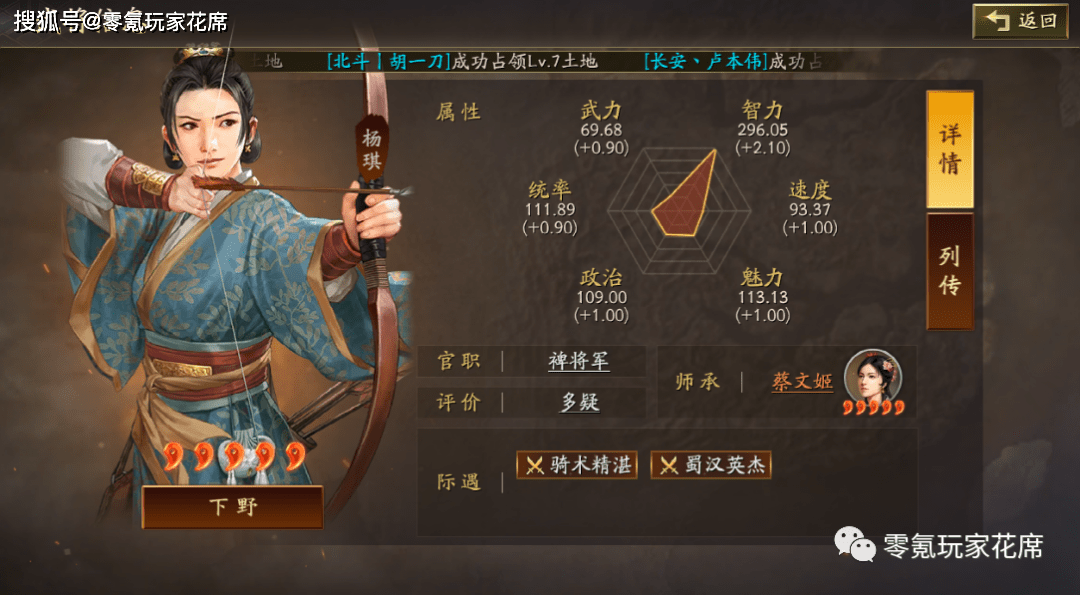Viewport: 1080px width, 595px height.
Task: Select 蔡文姬 mentor portrait
Action: [873, 376]
